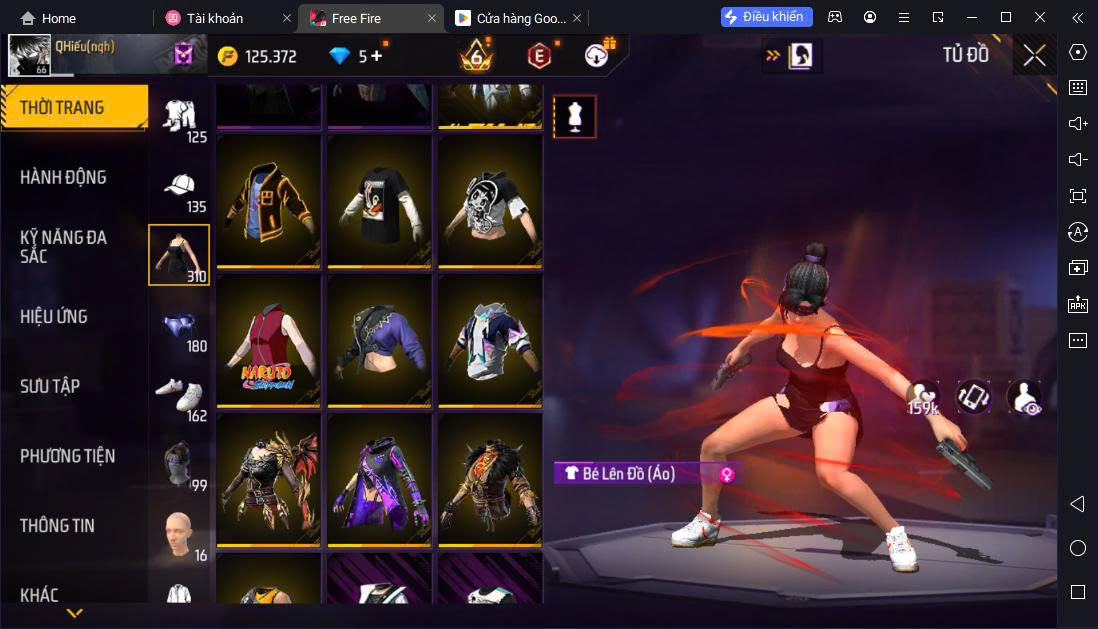The image size is (1098, 629).
Task: Switch to Kỹ Năng Đa Sắc tab
Action: coord(63,246)
